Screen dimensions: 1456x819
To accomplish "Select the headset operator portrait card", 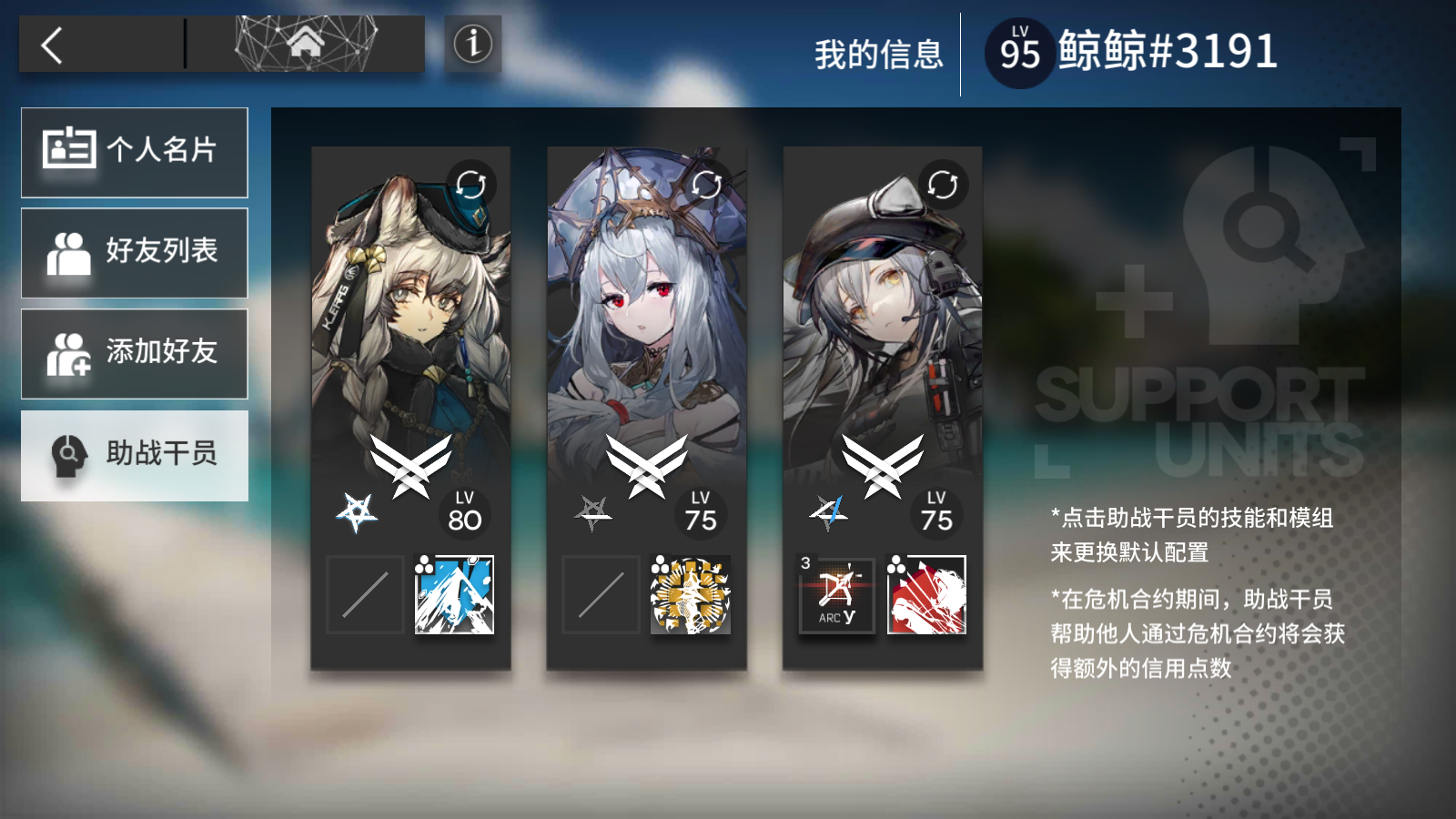I will (x=883, y=328).
